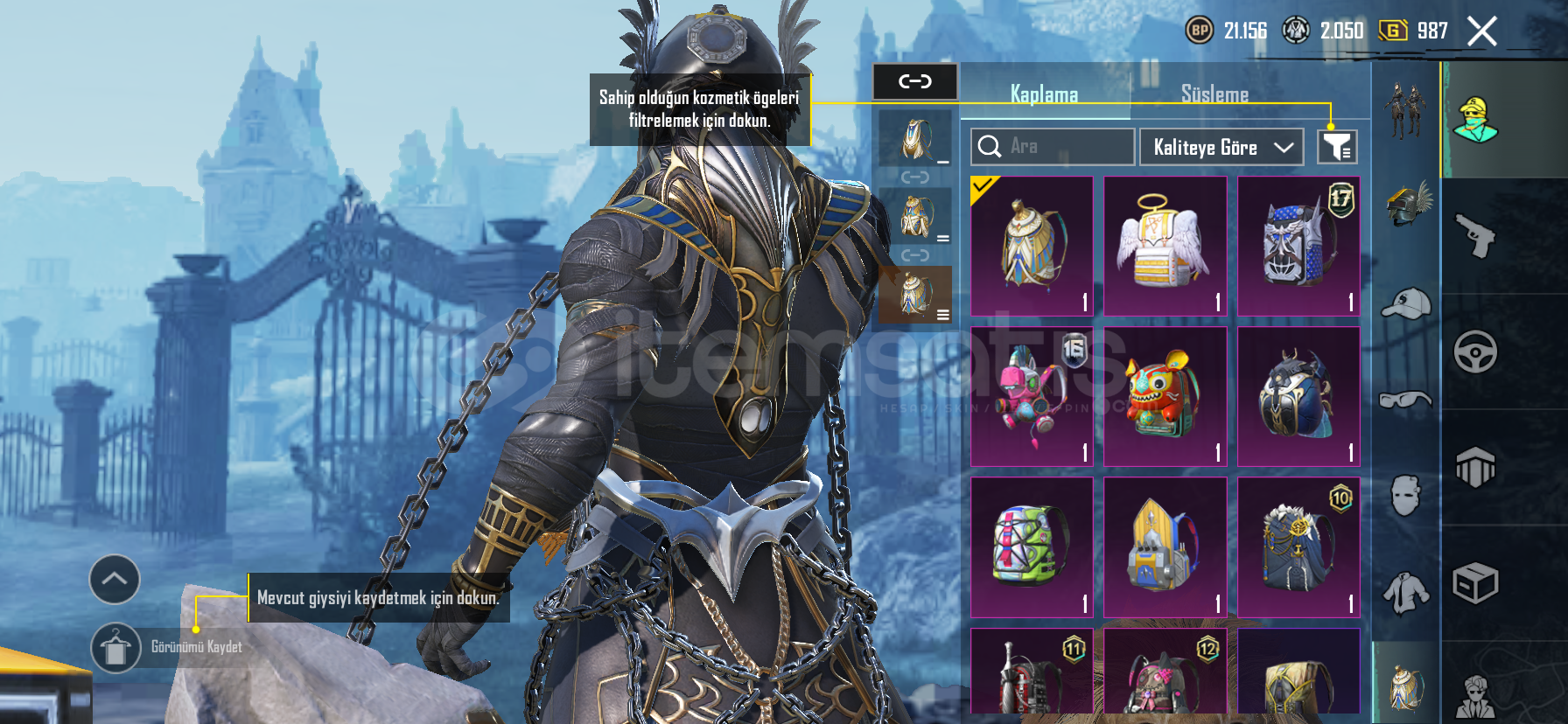The height and width of the screenshot is (724, 1568).
Task: Click the Ara search field
Action: click(x=1053, y=147)
